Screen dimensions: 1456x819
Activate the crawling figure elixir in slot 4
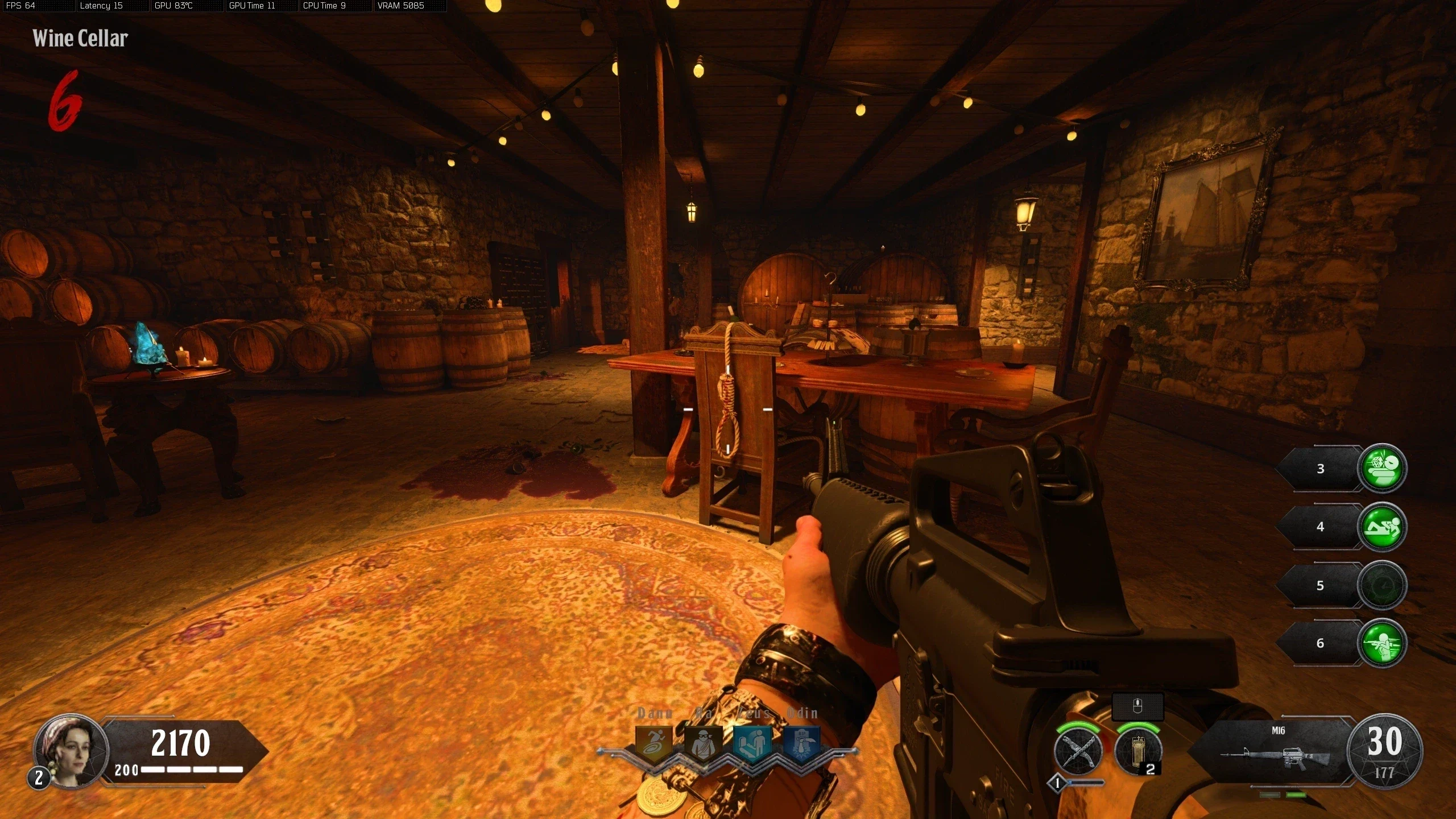tap(1381, 527)
